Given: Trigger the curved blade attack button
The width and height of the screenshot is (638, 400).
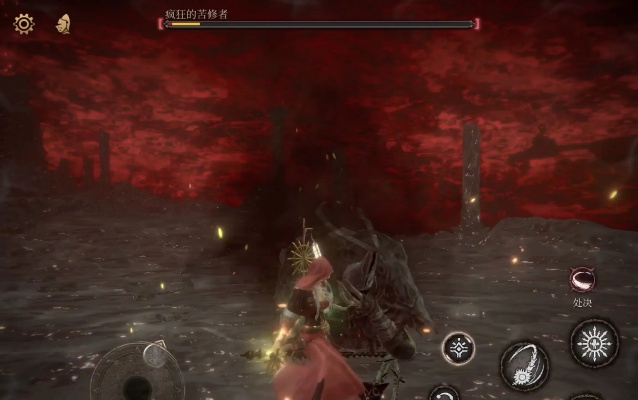Looking at the screenshot, I should [x=524, y=364].
